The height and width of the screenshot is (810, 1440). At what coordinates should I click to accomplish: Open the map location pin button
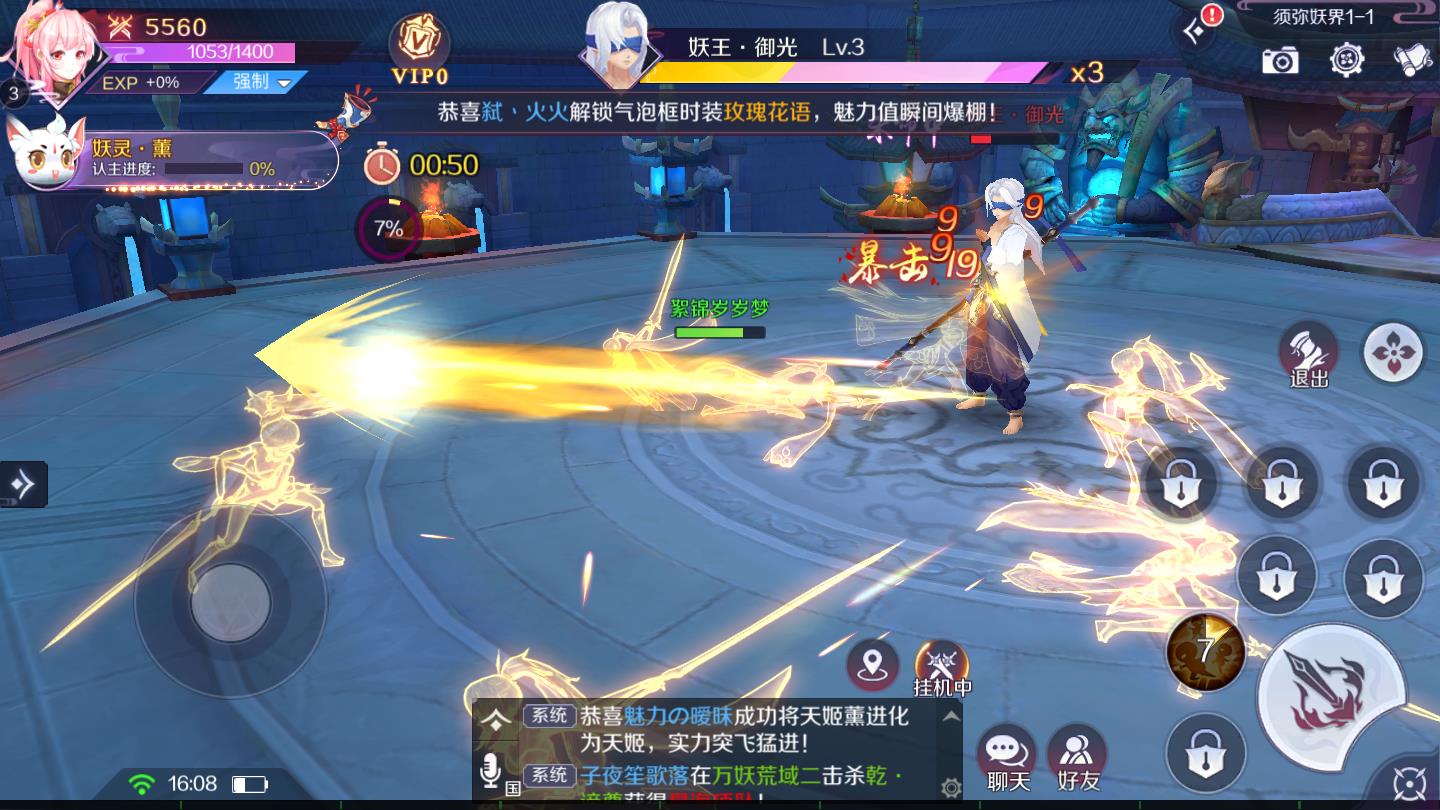pos(873,664)
